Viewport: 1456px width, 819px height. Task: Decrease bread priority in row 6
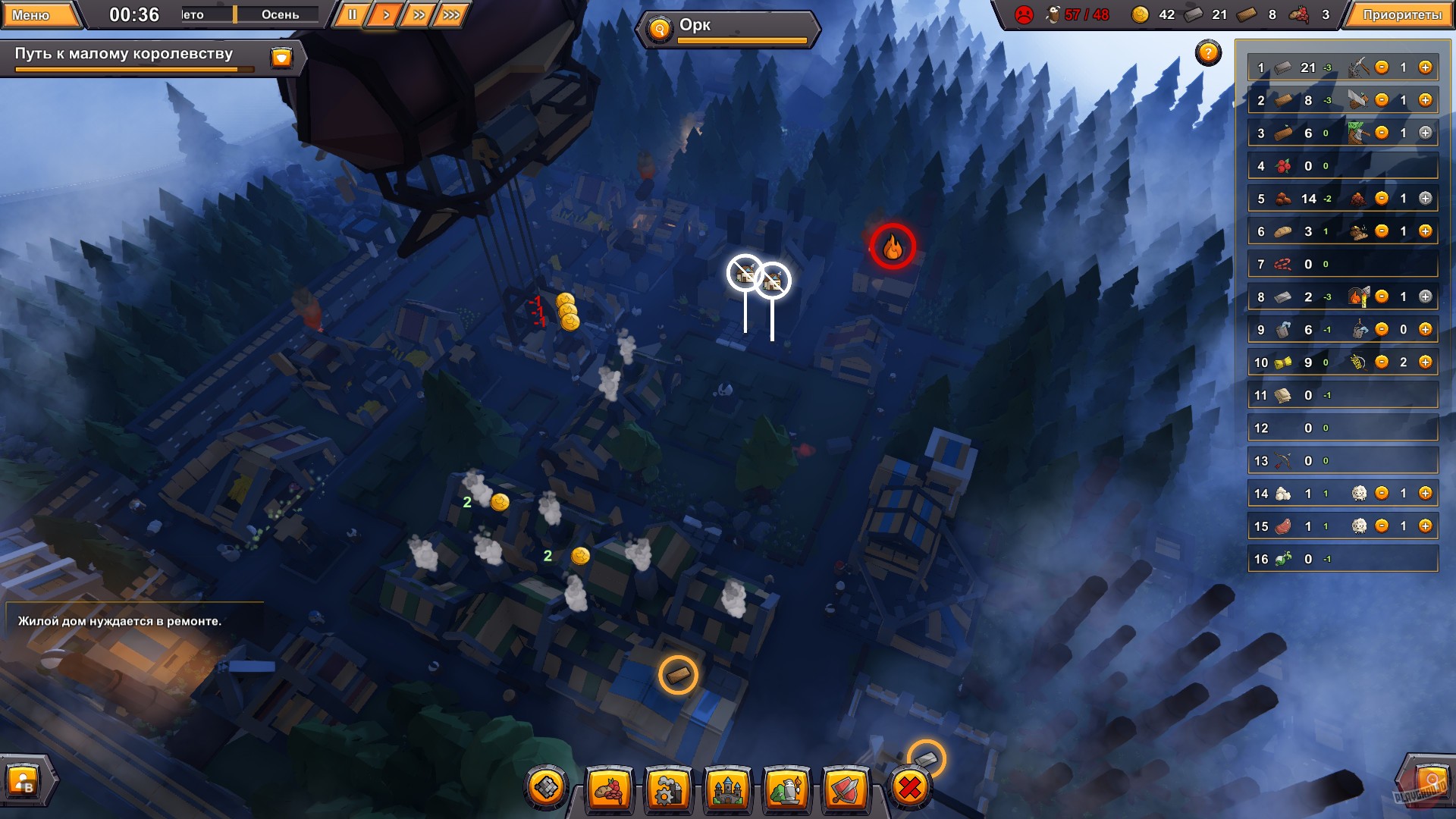tap(1382, 231)
